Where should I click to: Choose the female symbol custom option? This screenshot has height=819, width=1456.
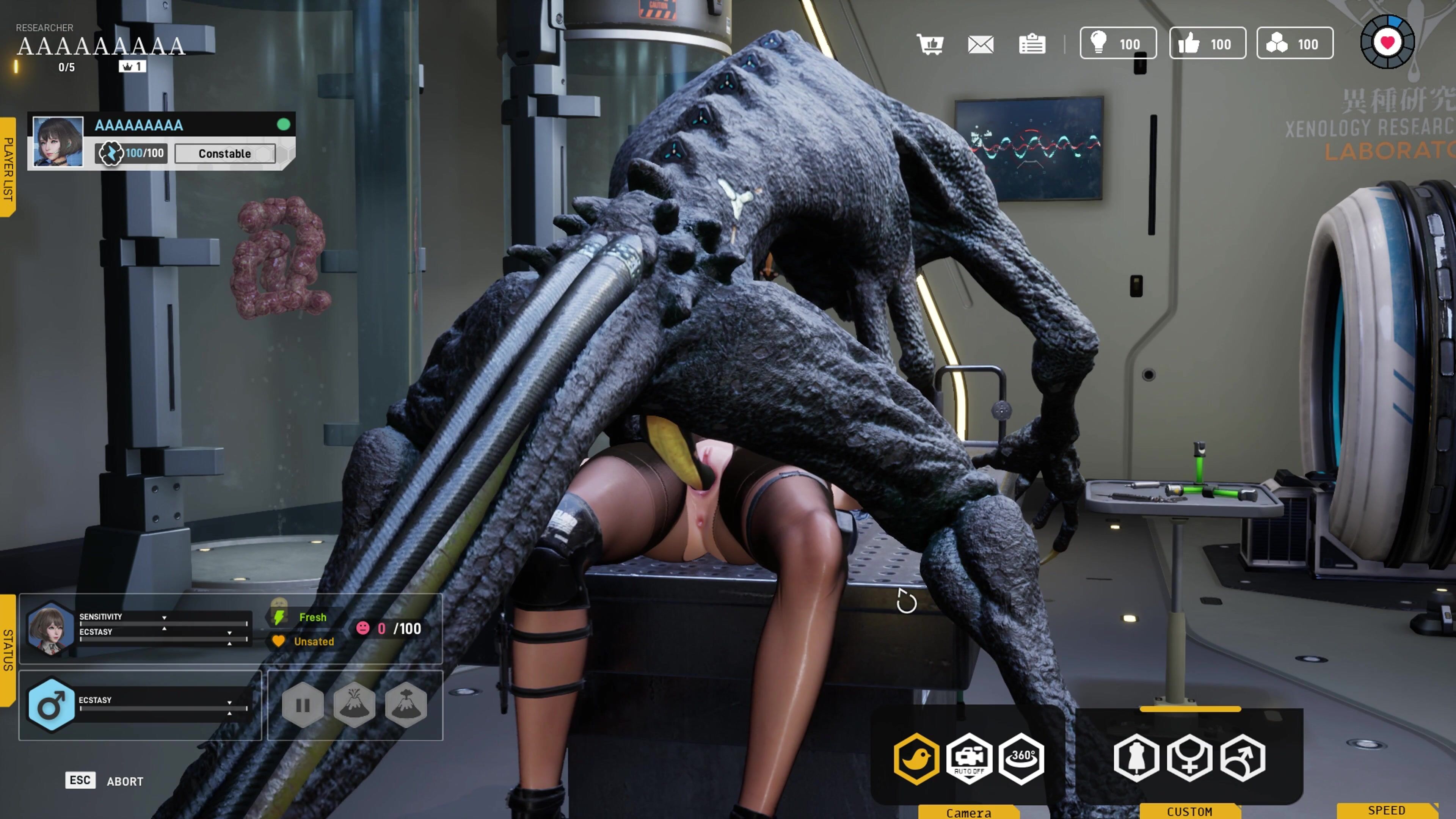pyautogui.click(x=1189, y=758)
